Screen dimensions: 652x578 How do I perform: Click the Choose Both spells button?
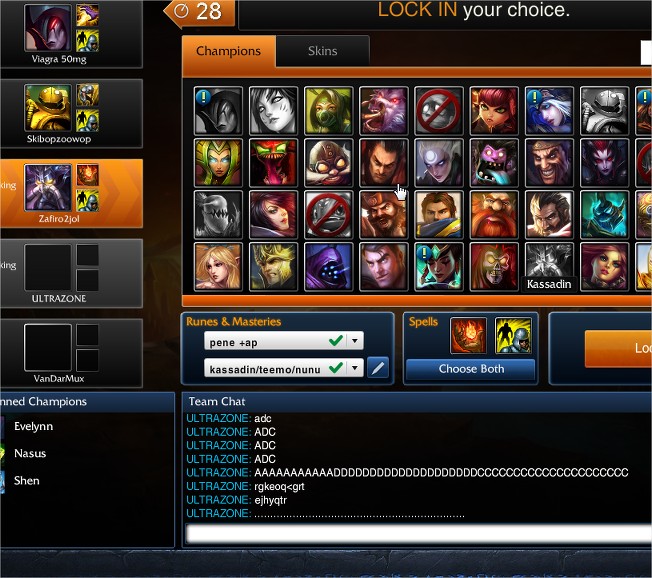[470, 369]
